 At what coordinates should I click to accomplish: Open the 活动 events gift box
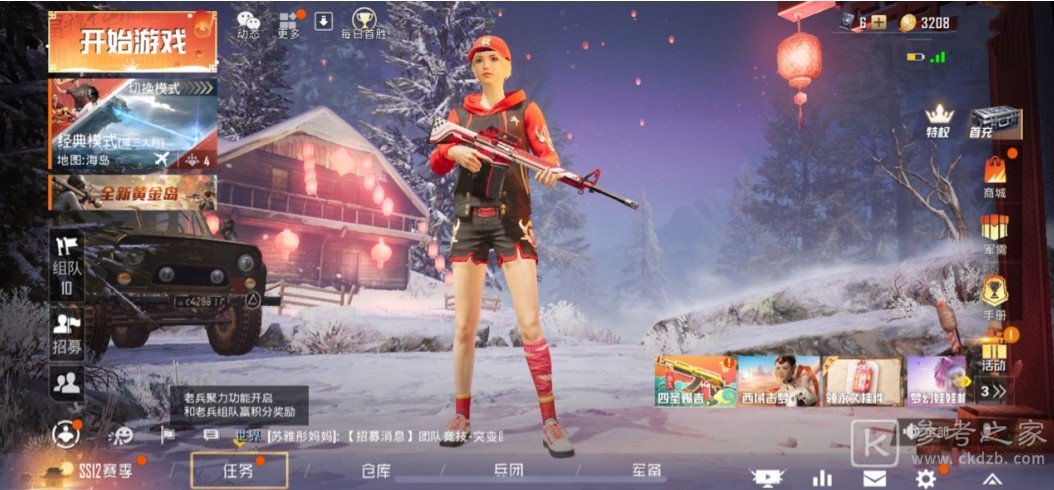click(x=995, y=350)
